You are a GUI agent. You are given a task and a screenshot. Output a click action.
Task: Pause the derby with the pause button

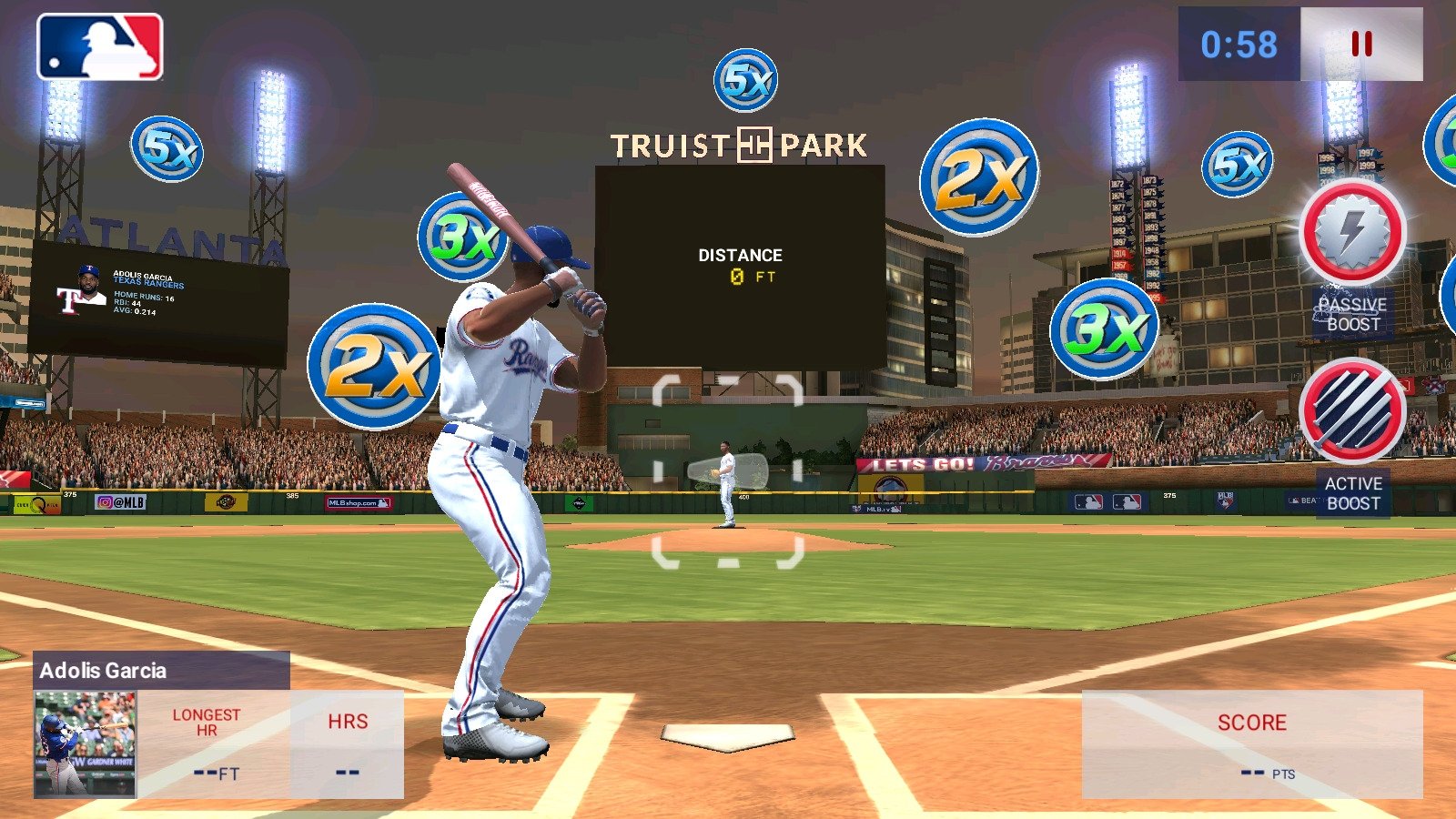1361,44
